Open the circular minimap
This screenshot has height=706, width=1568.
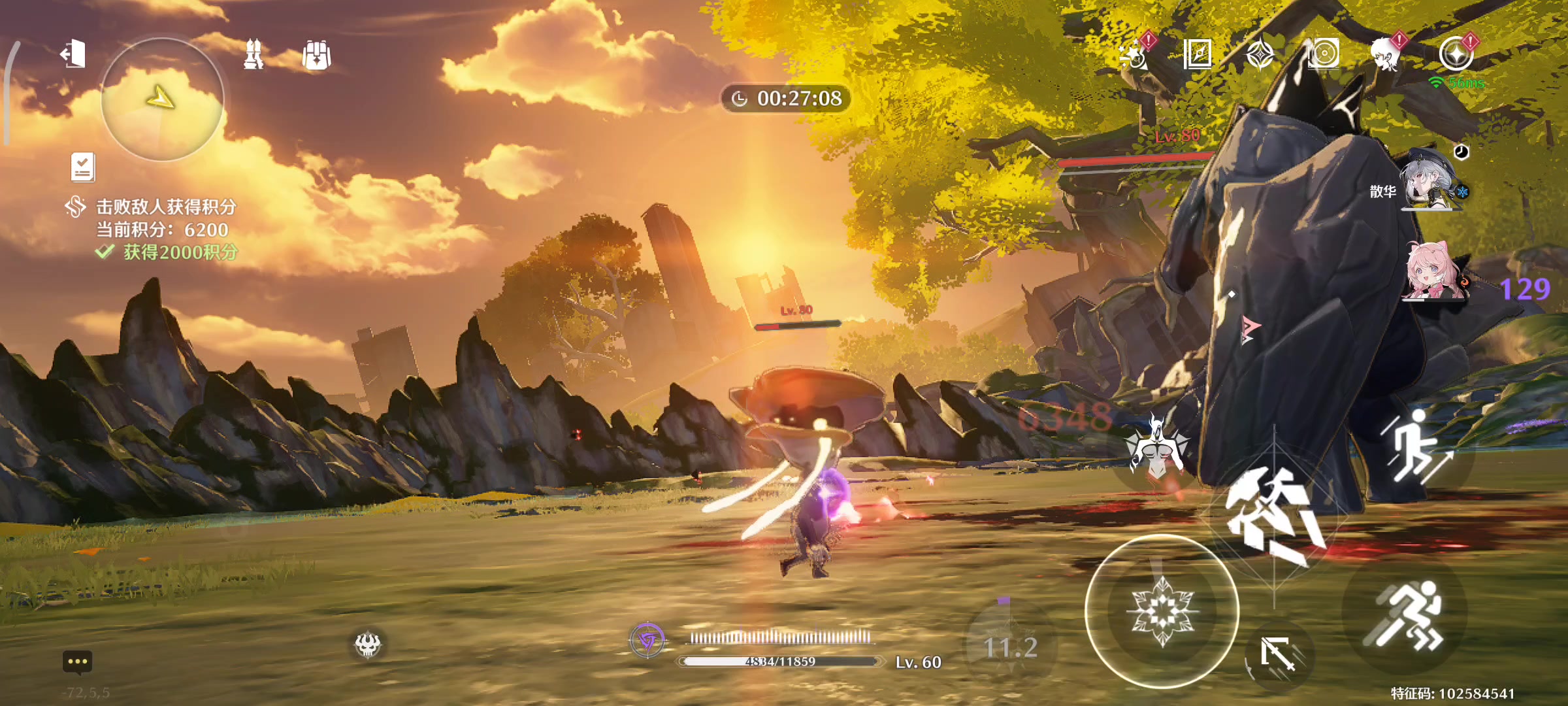(162, 99)
